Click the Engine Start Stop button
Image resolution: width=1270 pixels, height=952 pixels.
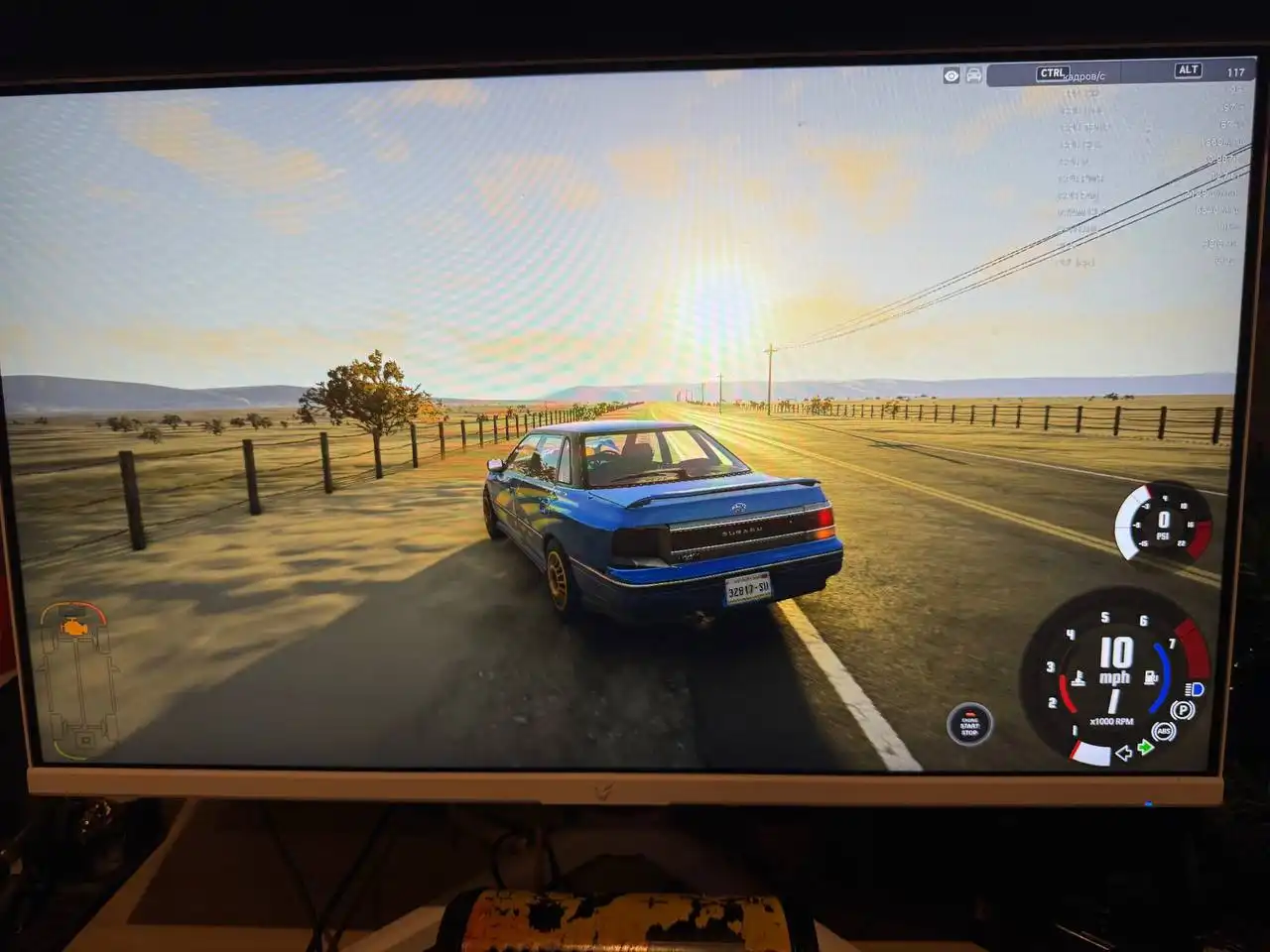click(968, 724)
